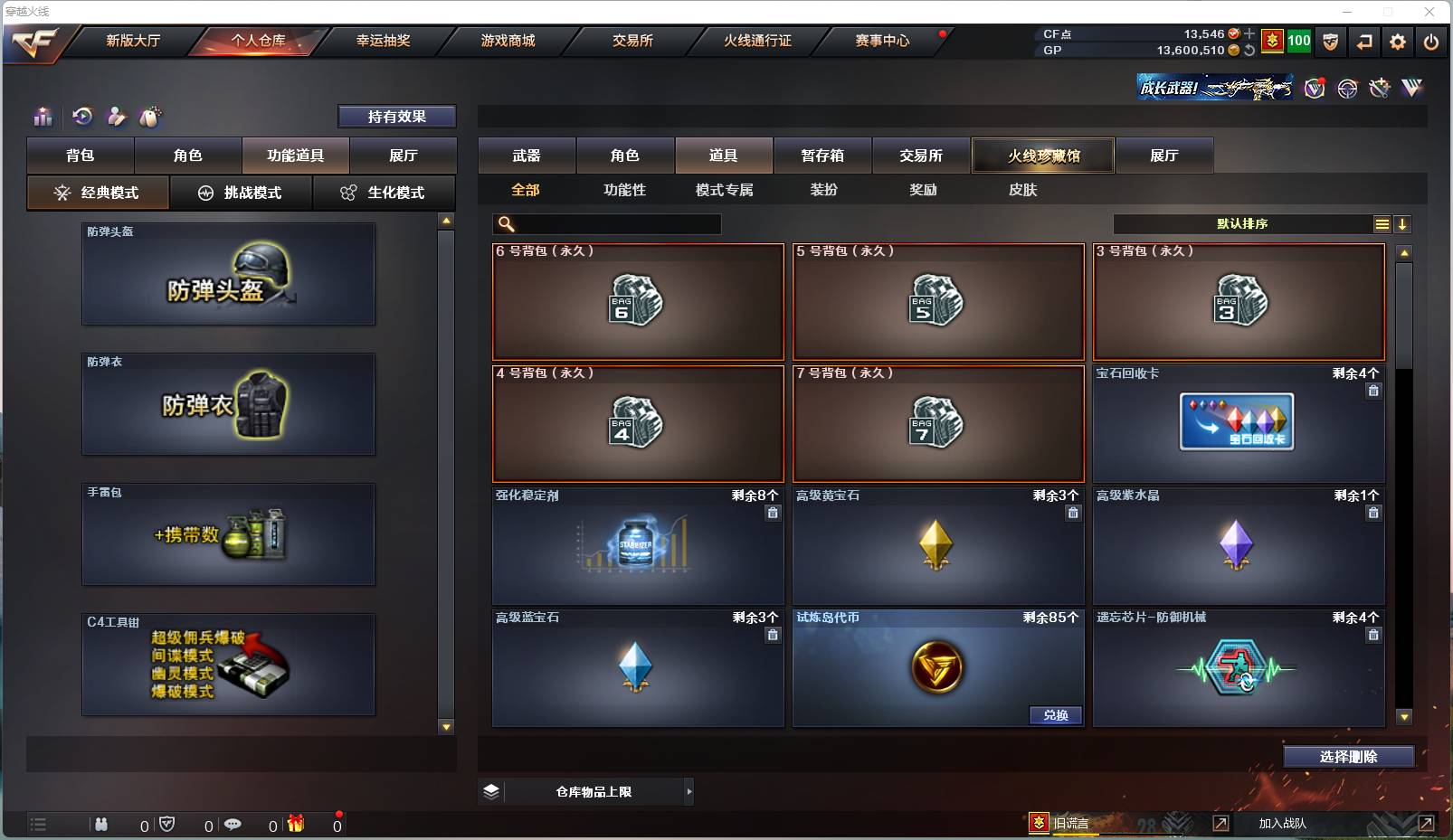Click the 选择删除 button

[x=1347, y=757]
